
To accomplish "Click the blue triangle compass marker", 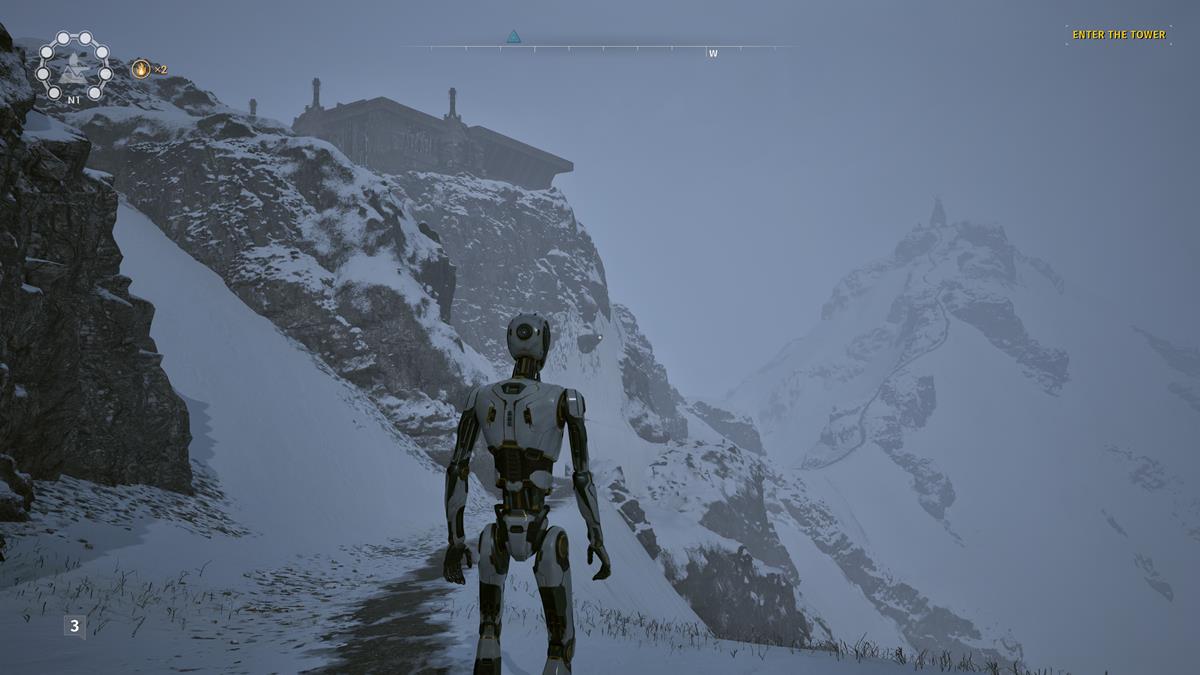I will click(x=513, y=37).
